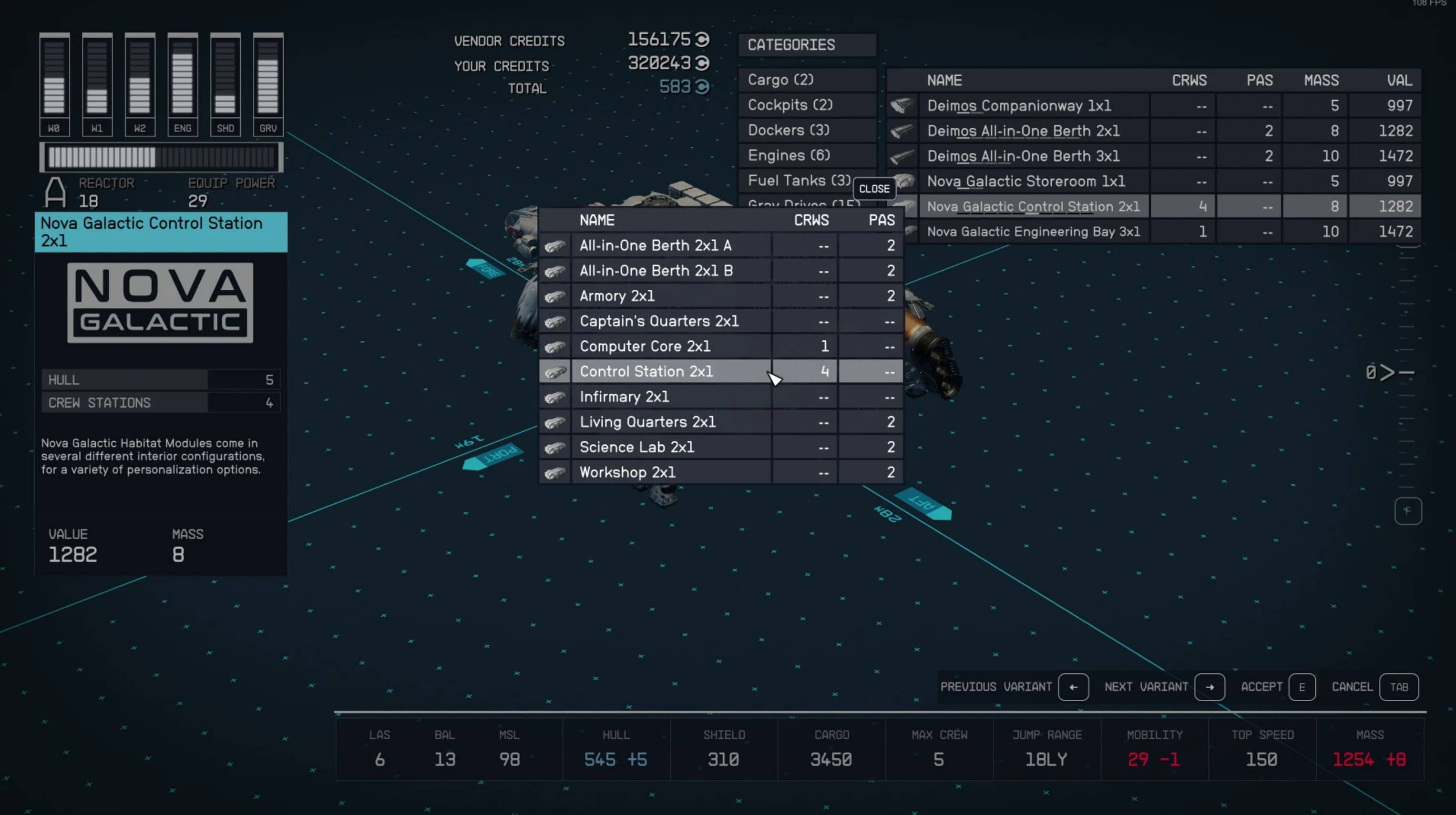Close the variant popup list
Screen dimensions: 1456x815
[x=874, y=189]
